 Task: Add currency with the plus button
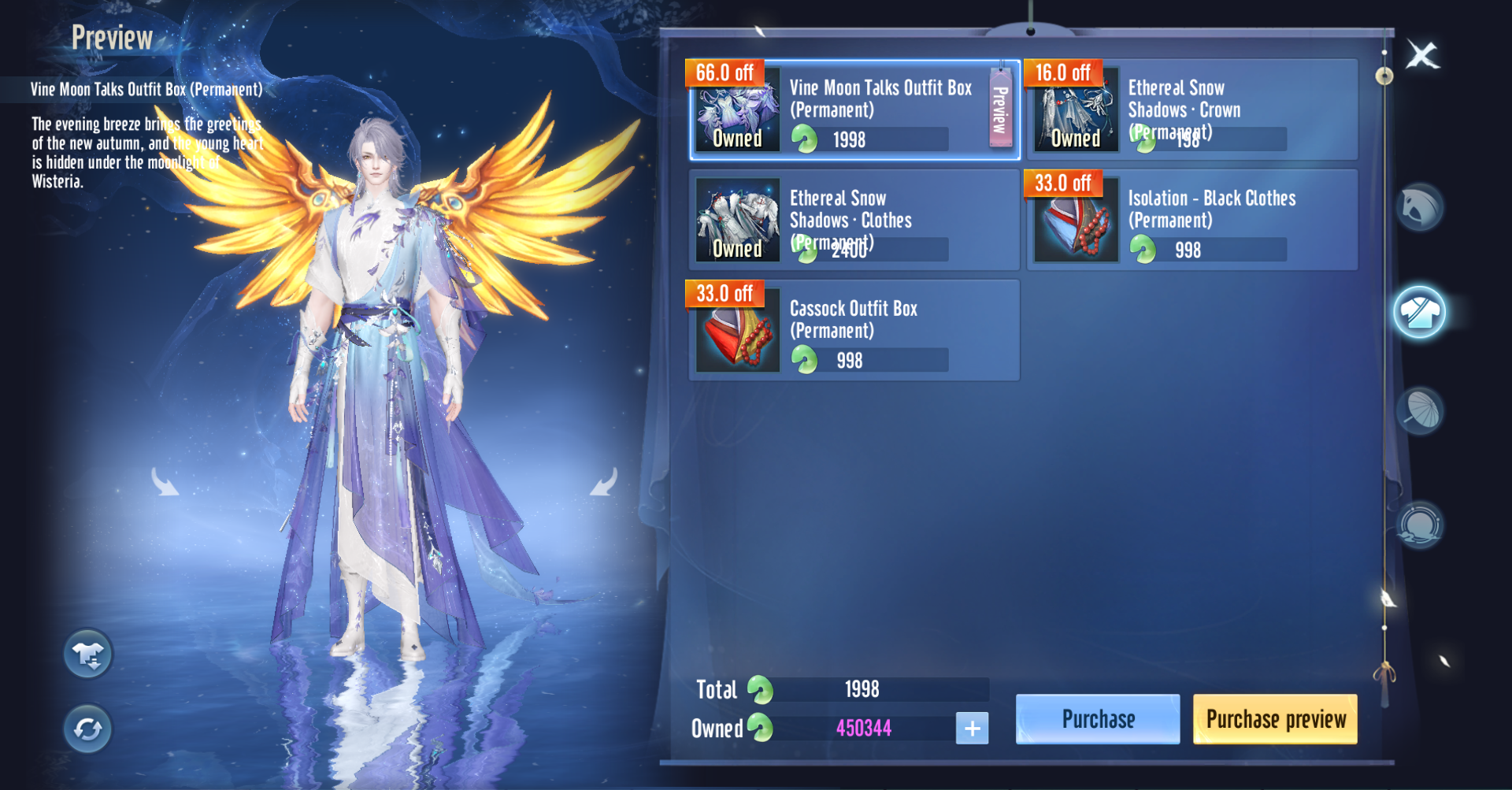click(972, 729)
